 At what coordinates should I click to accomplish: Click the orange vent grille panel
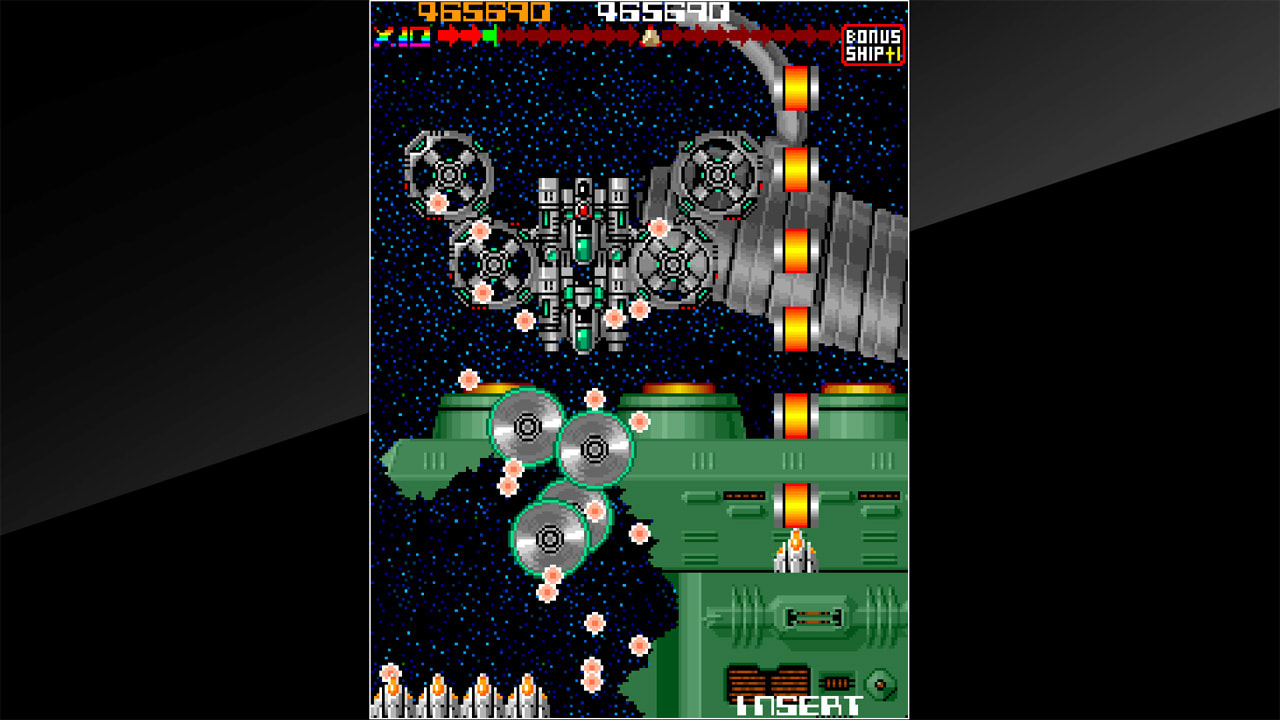point(768,682)
